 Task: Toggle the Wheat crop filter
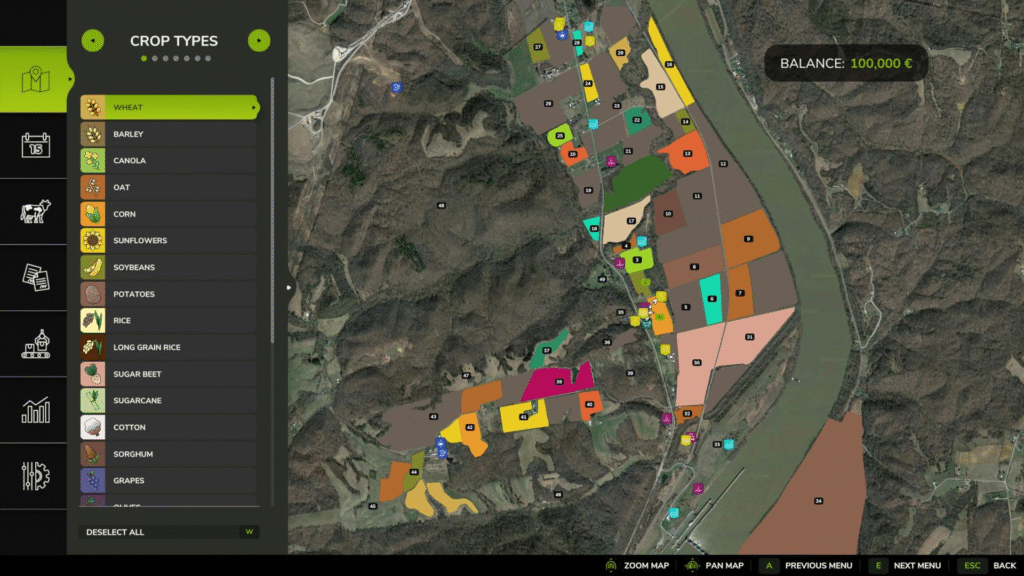168,107
